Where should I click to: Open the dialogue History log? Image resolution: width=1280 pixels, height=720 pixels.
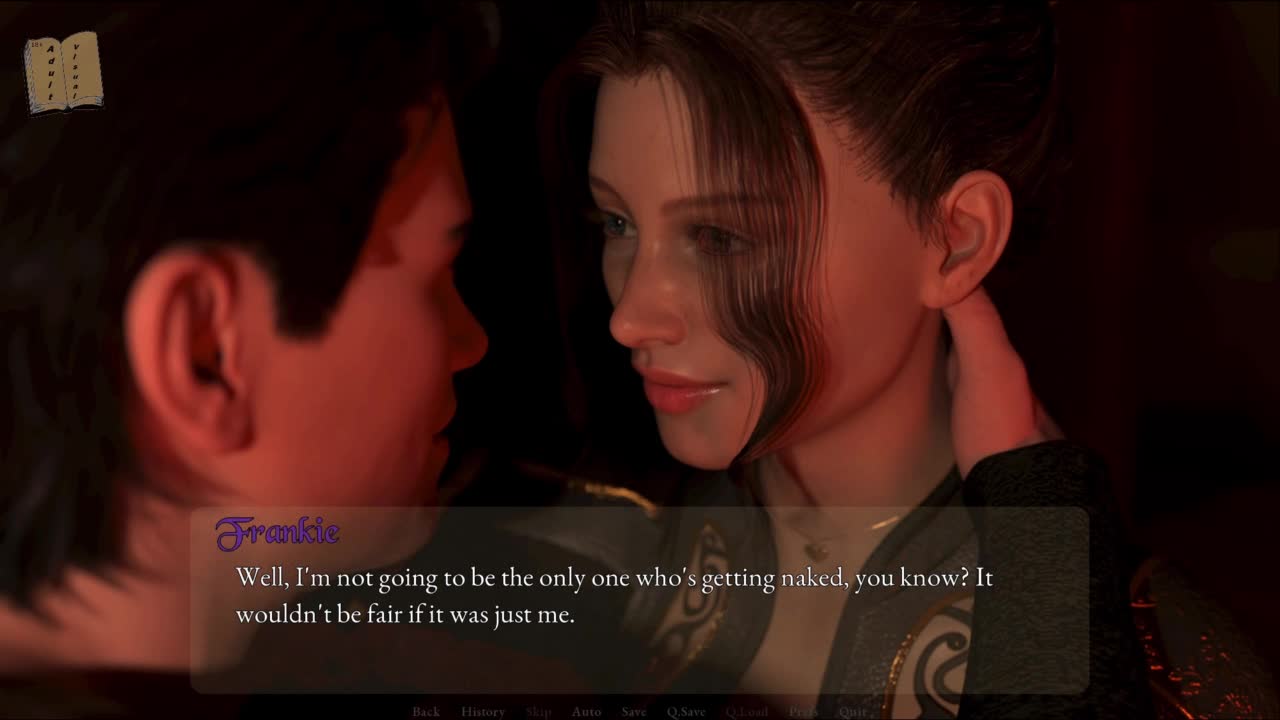483,711
